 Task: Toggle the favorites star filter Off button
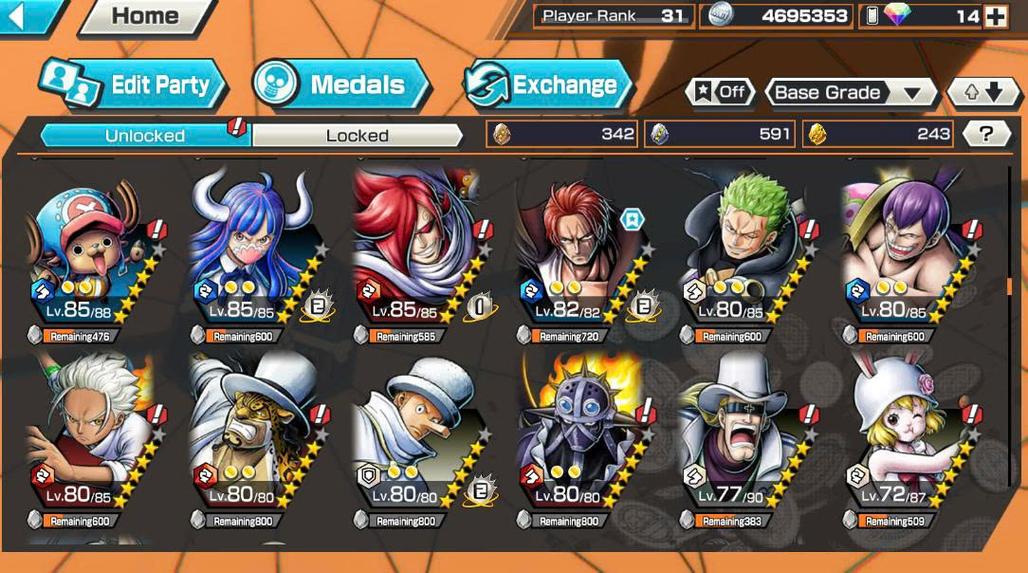720,93
